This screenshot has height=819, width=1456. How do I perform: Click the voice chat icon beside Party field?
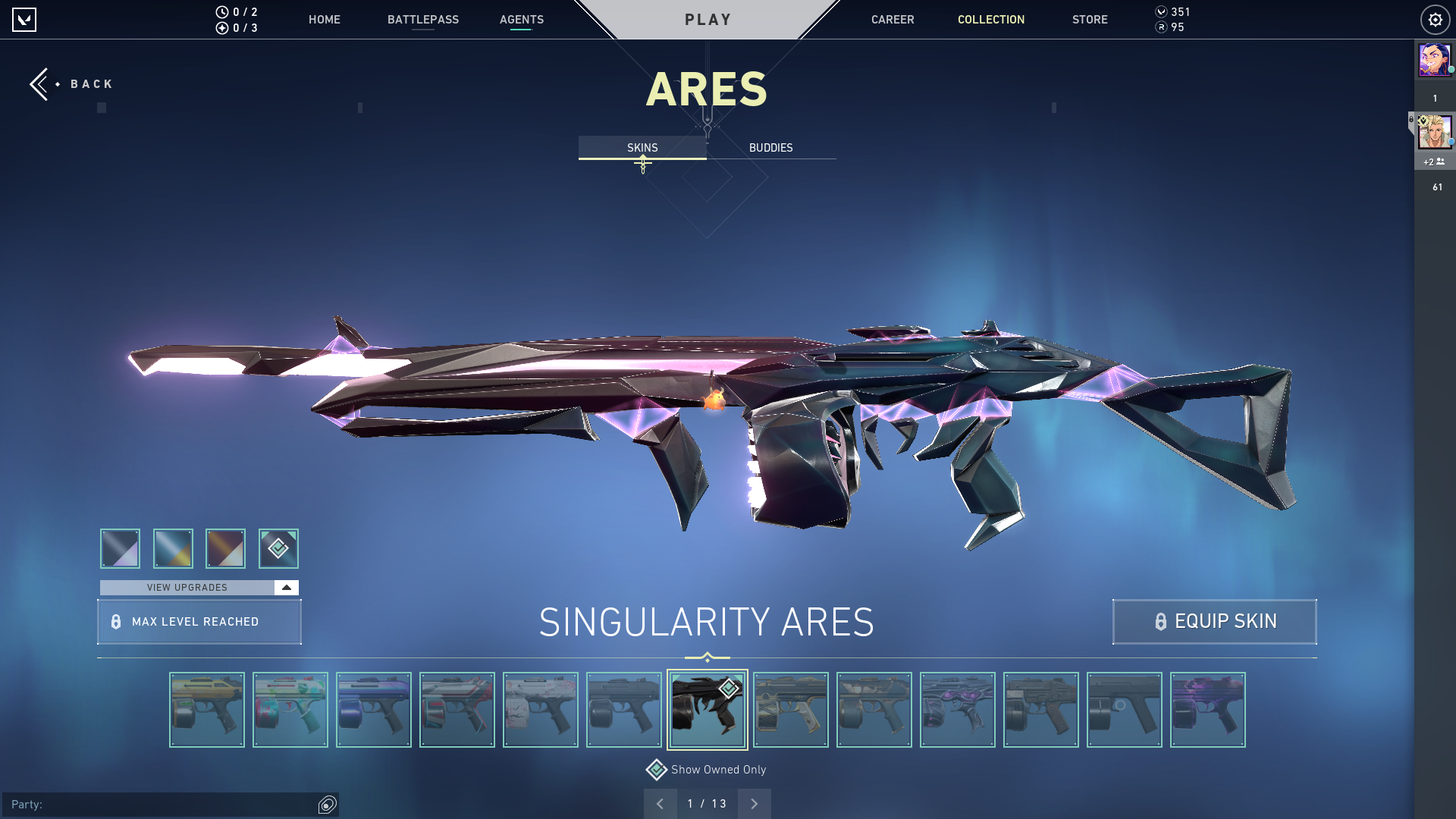(x=327, y=805)
